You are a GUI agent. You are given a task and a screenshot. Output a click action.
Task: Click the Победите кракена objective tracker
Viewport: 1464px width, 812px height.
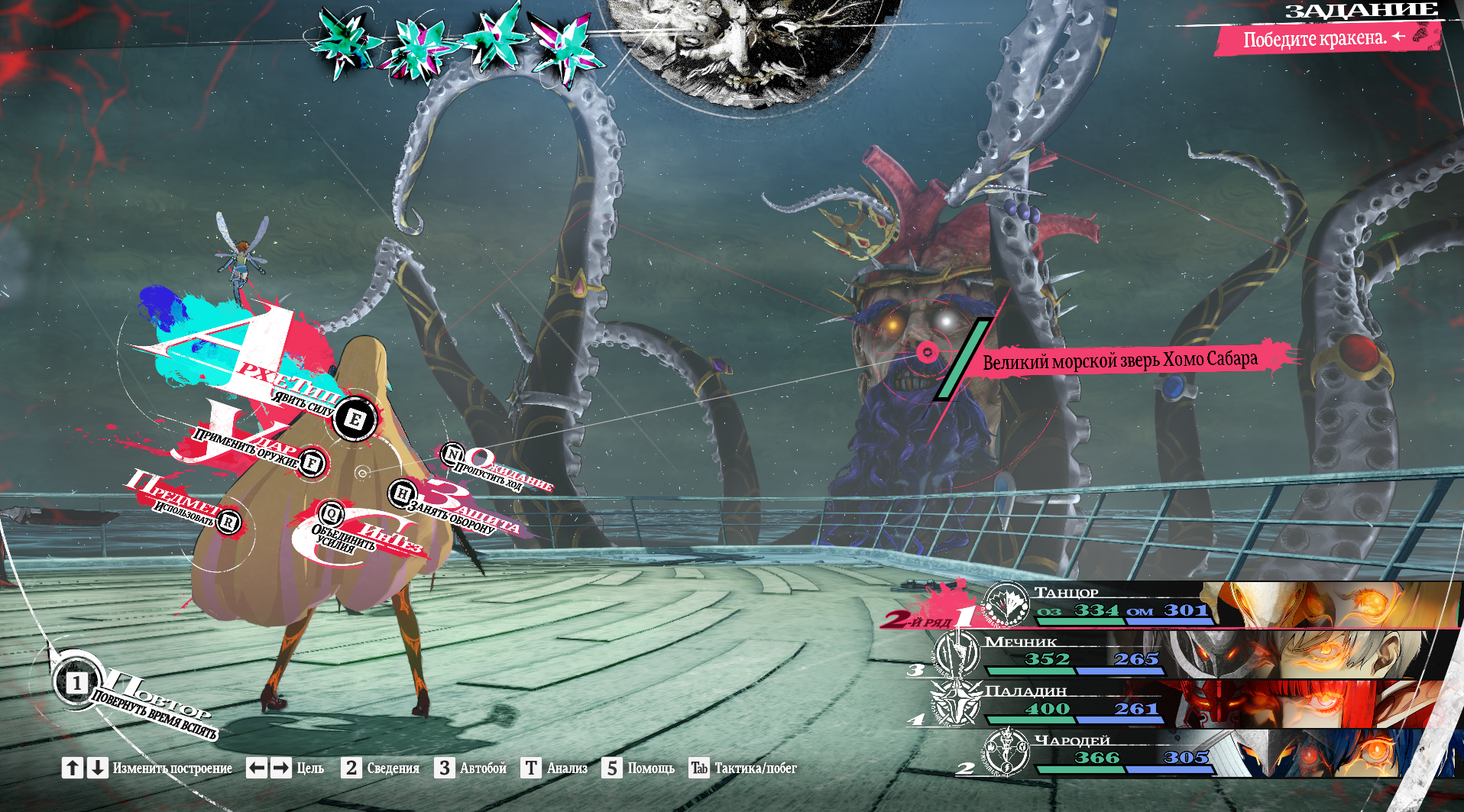(x=1314, y=38)
